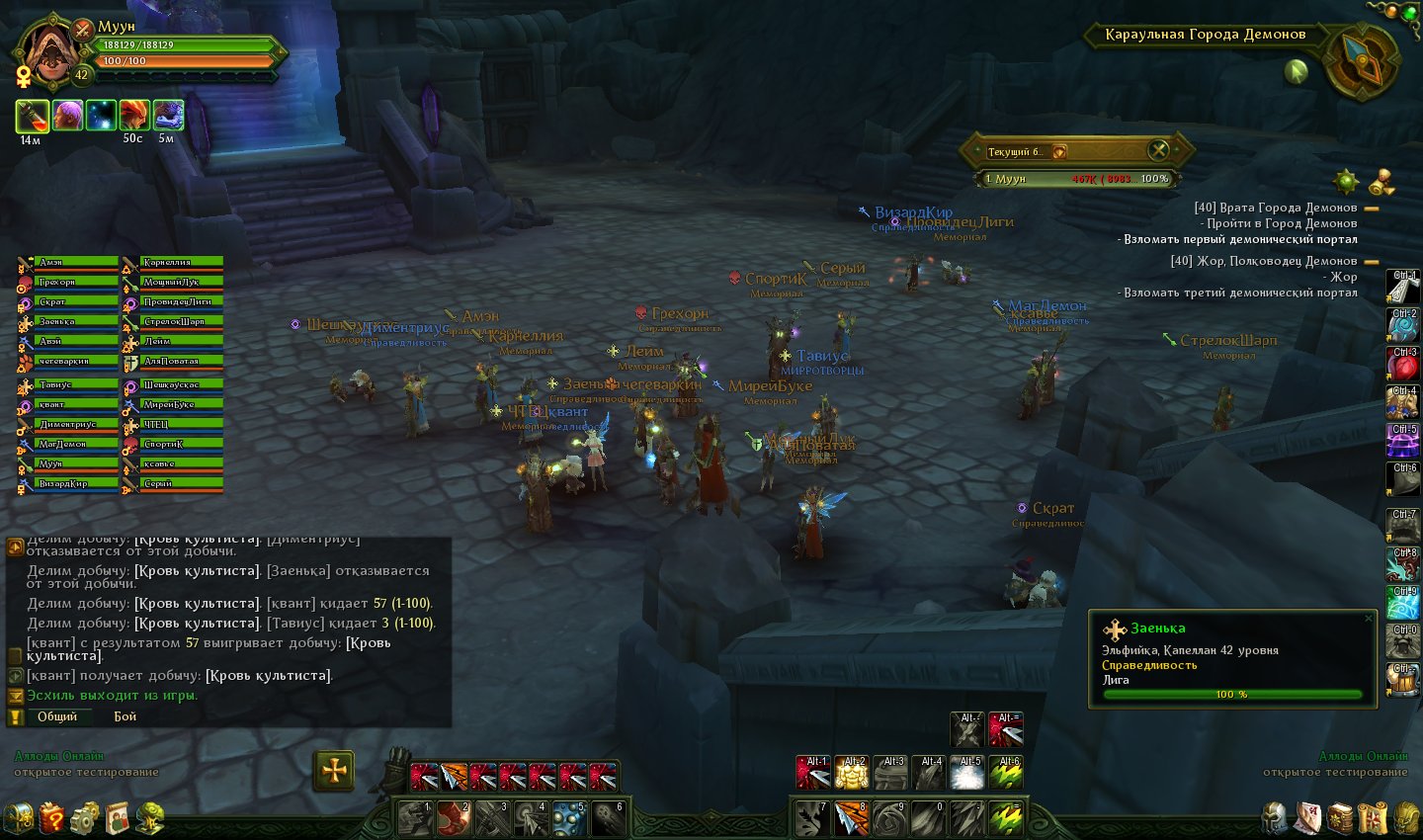
Task: Open the helmet character menu icon
Action: click(1275, 818)
